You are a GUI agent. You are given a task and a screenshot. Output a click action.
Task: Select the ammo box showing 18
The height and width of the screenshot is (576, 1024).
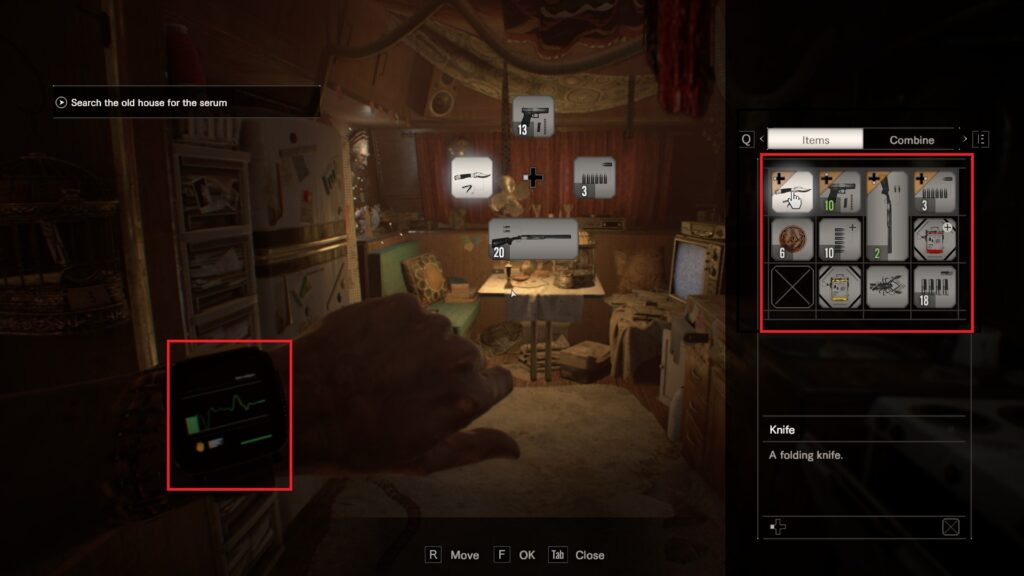tap(935, 287)
